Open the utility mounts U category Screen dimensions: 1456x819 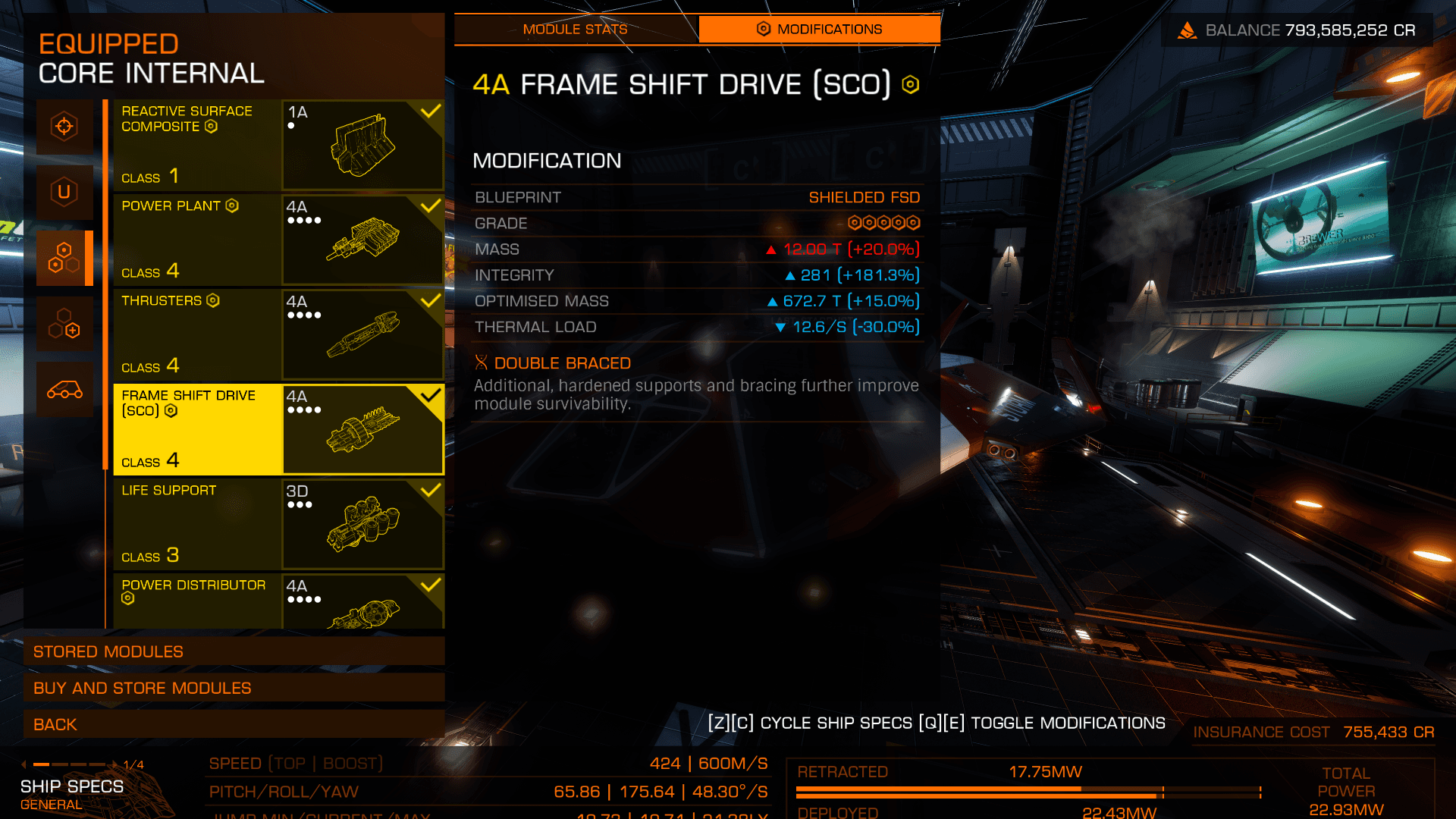coord(64,192)
